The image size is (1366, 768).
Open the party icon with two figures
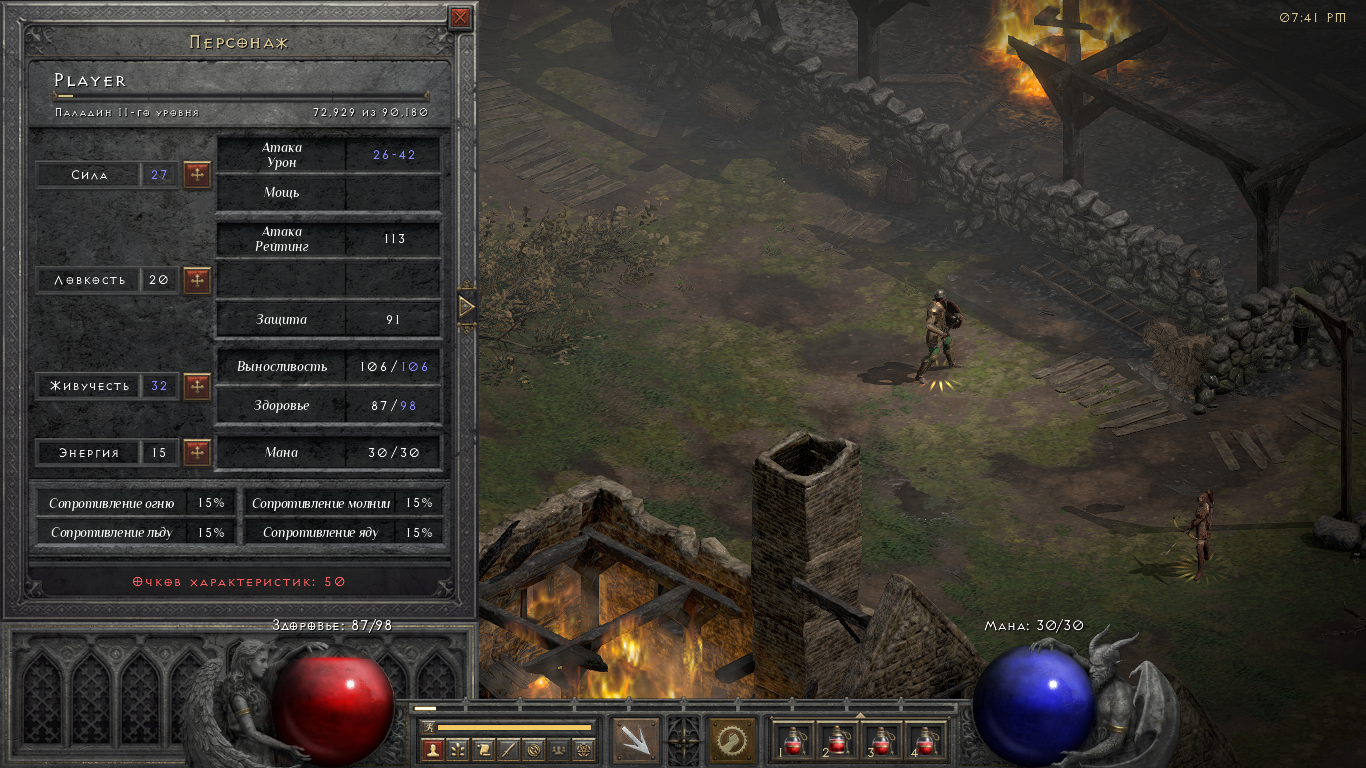point(559,749)
